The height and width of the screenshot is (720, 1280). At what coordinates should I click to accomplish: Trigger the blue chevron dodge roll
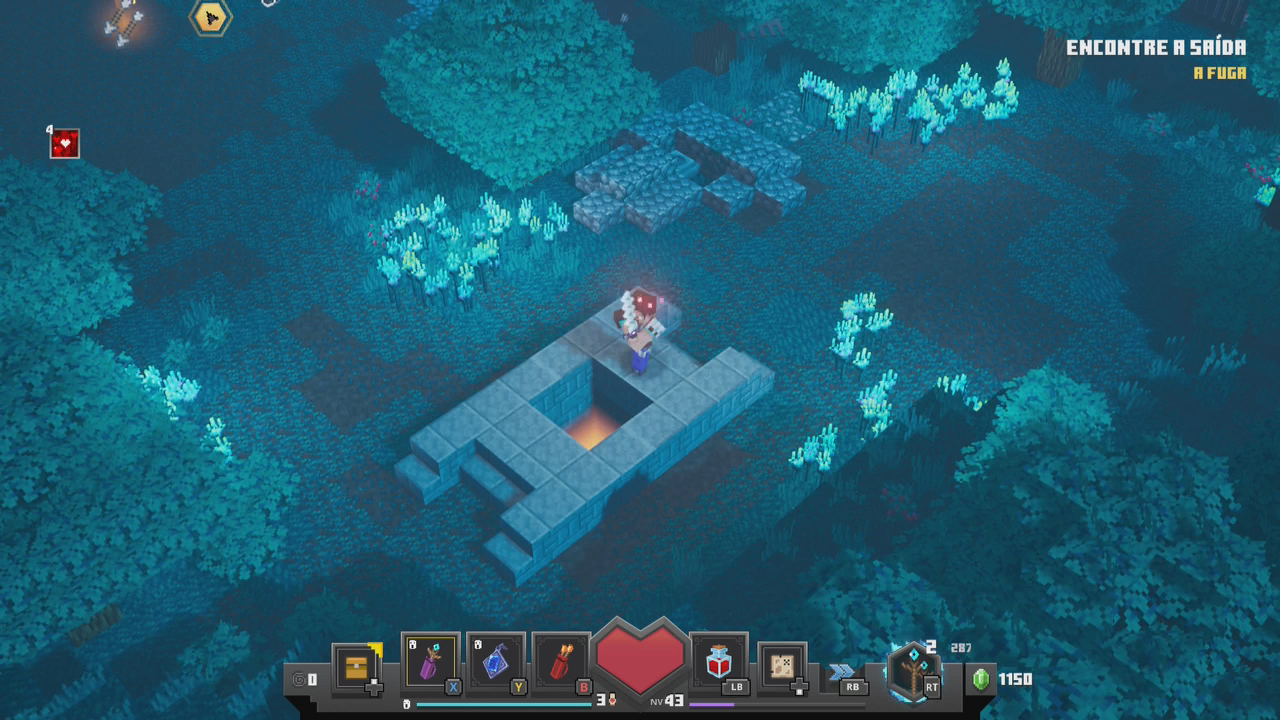842,672
